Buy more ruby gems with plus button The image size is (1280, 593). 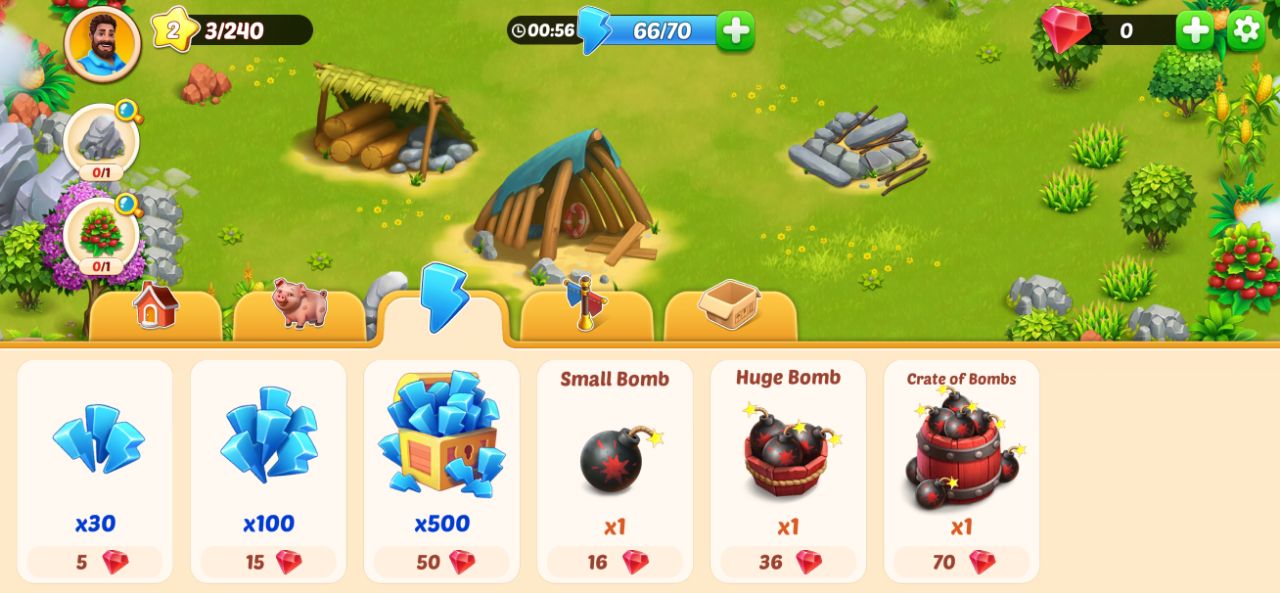coord(1194,31)
